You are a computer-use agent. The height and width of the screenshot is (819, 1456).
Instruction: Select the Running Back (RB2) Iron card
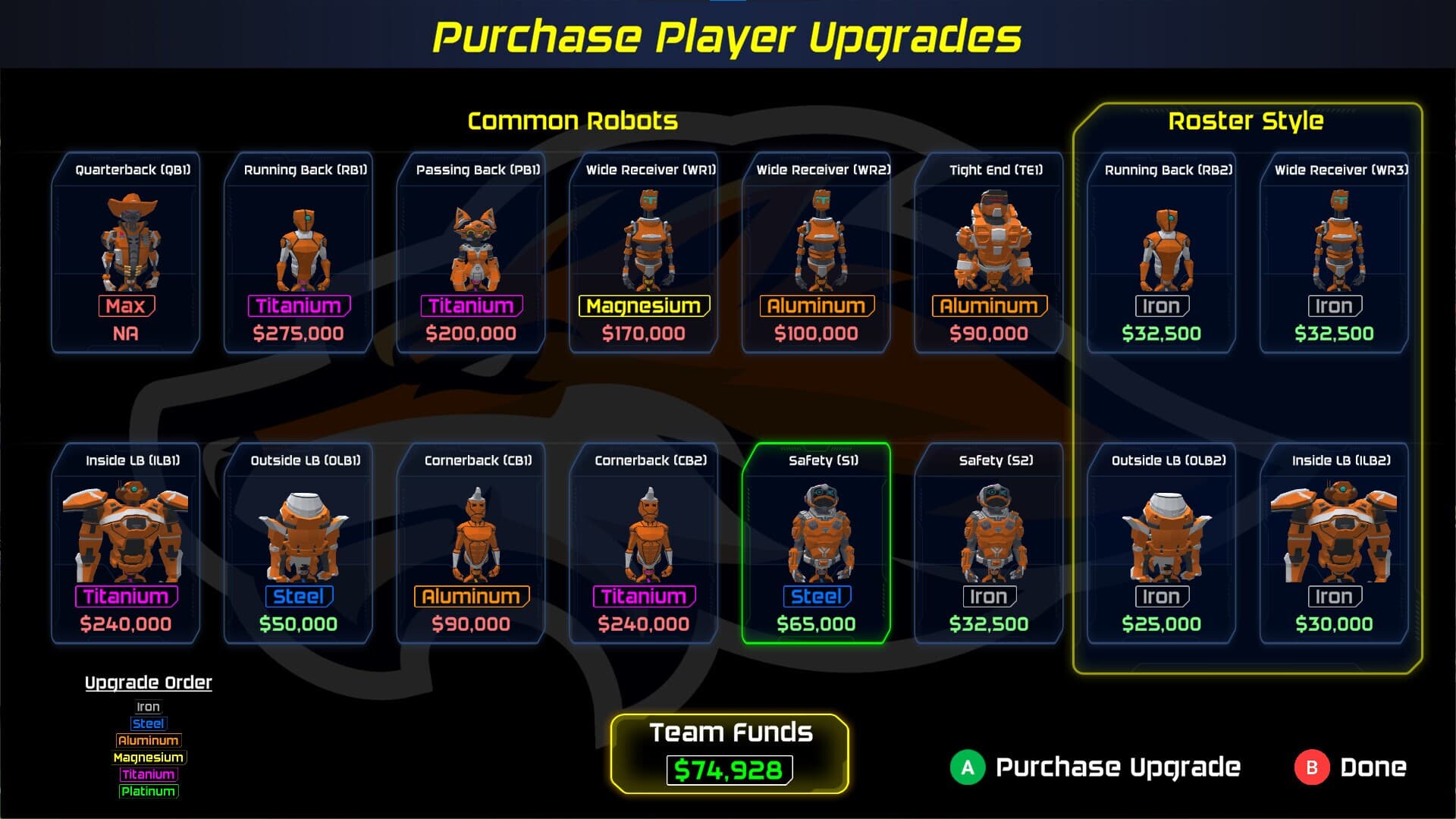tap(1162, 253)
